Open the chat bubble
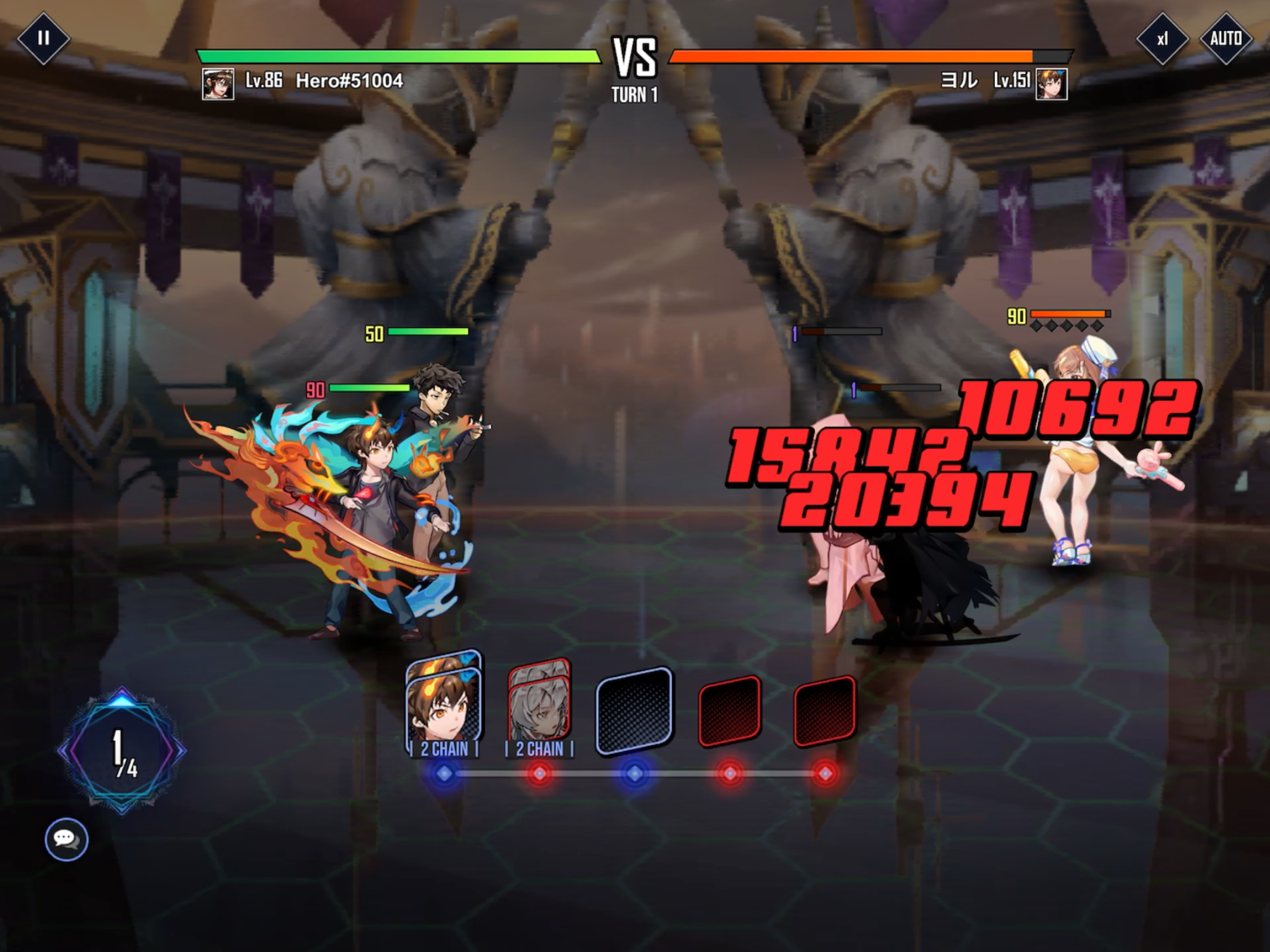 [x=66, y=839]
